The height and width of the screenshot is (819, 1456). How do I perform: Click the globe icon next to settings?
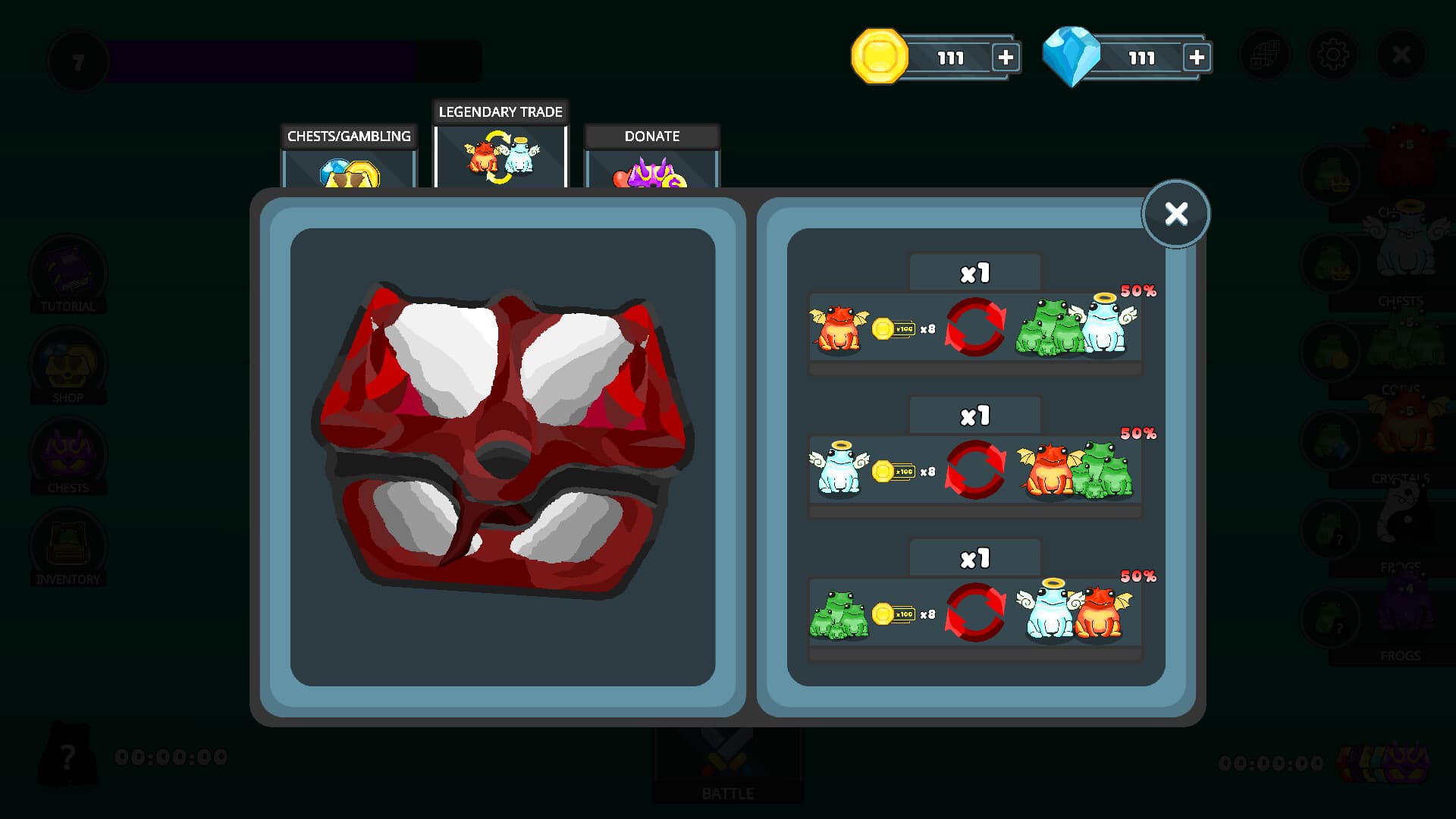click(x=1263, y=54)
